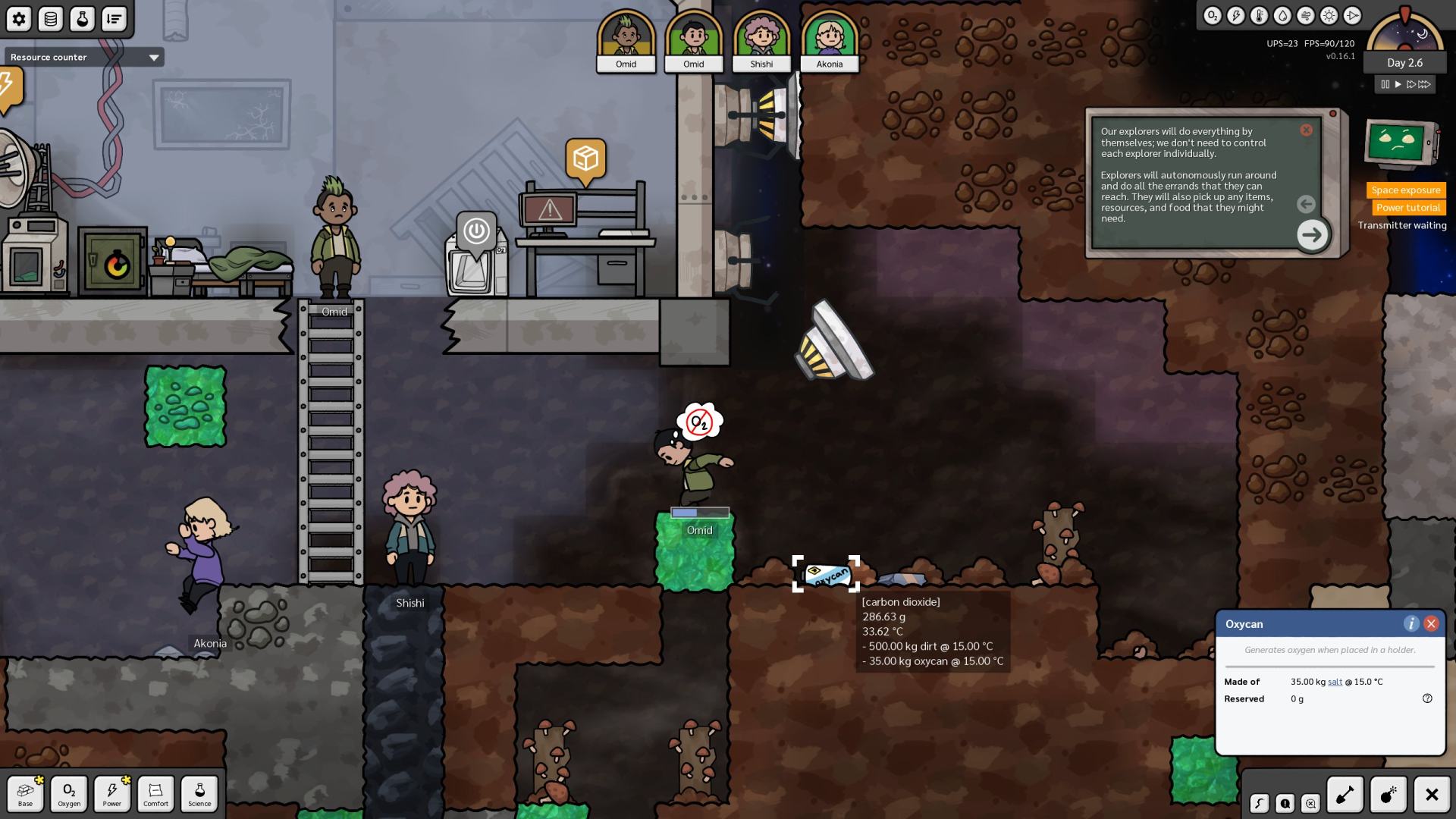
Task: Show Oxycan info details
Action: [1410, 623]
